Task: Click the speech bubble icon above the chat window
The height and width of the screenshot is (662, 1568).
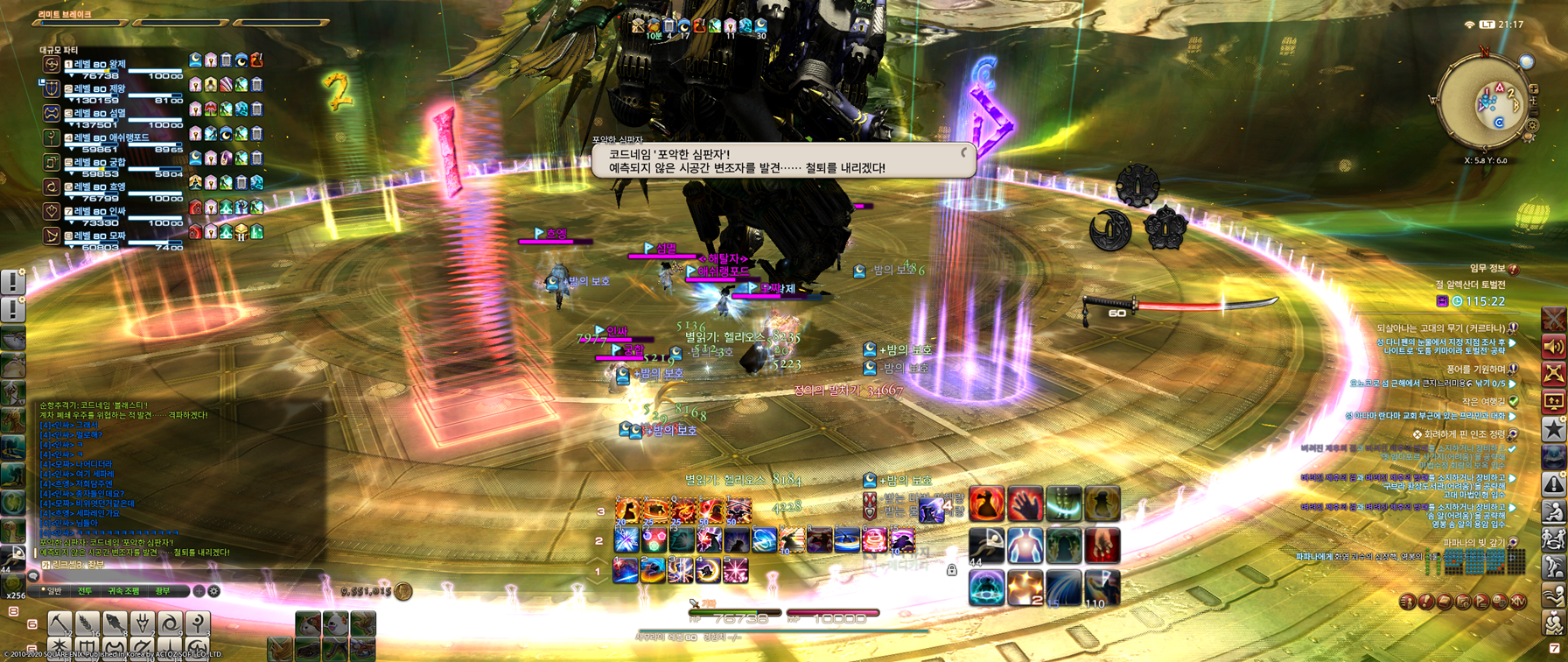Action: 31,577
